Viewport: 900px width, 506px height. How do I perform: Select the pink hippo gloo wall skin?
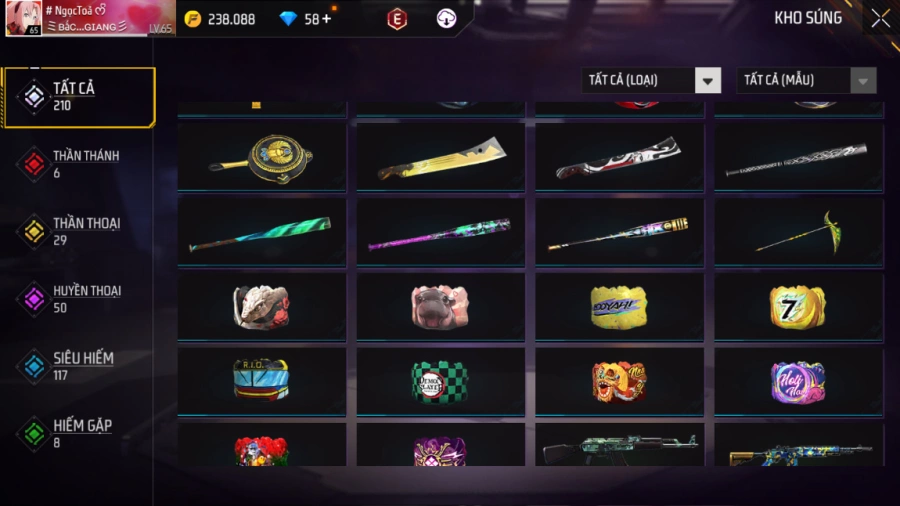pos(440,306)
